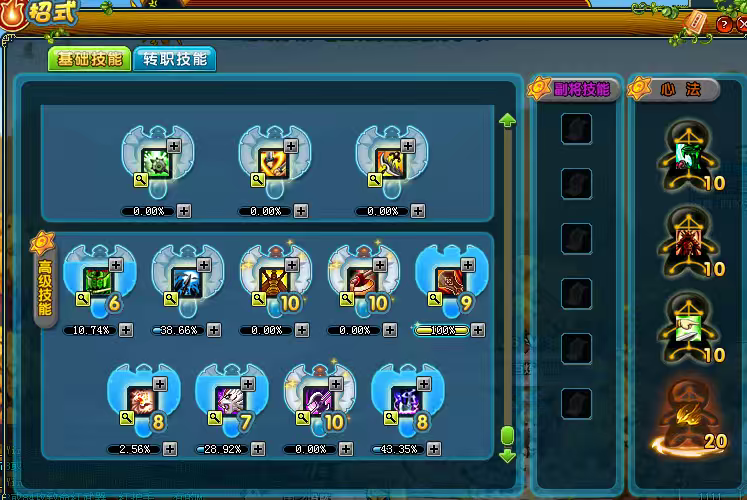This screenshot has width=747, height=500.
Task: Switch to the 基础技能 tab
Action: (x=89, y=59)
